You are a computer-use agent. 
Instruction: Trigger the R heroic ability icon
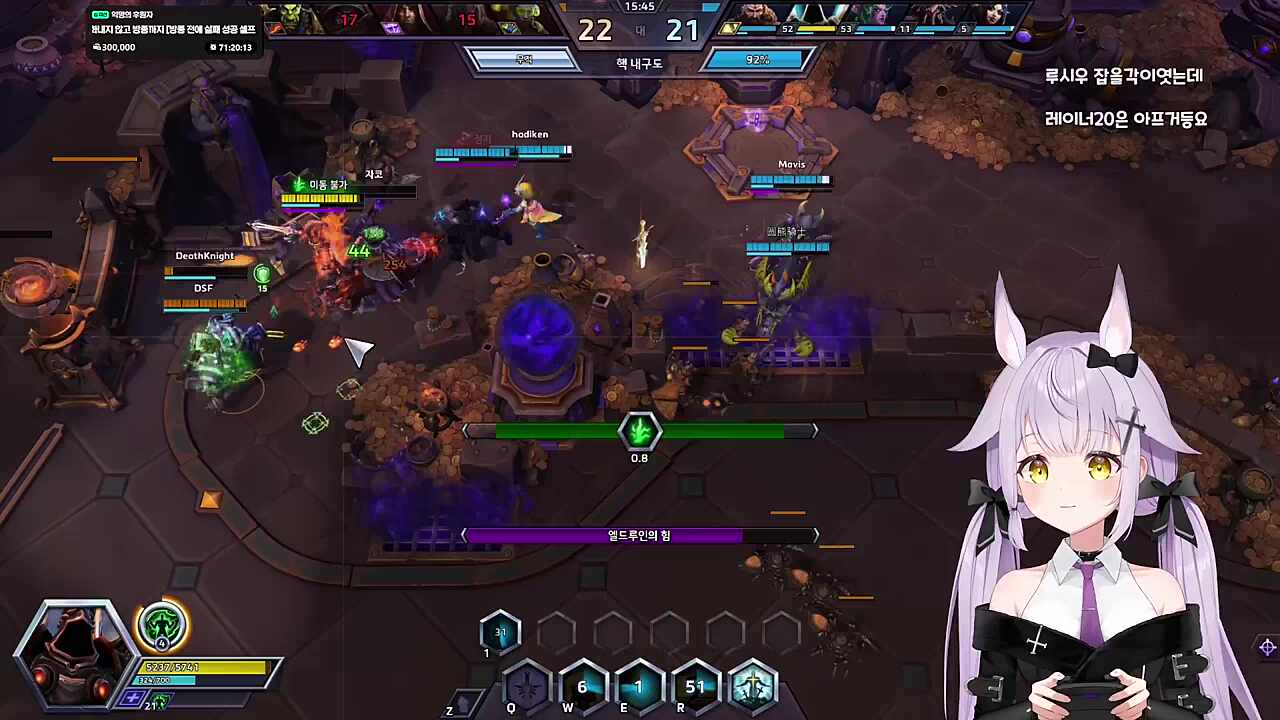click(x=696, y=687)
